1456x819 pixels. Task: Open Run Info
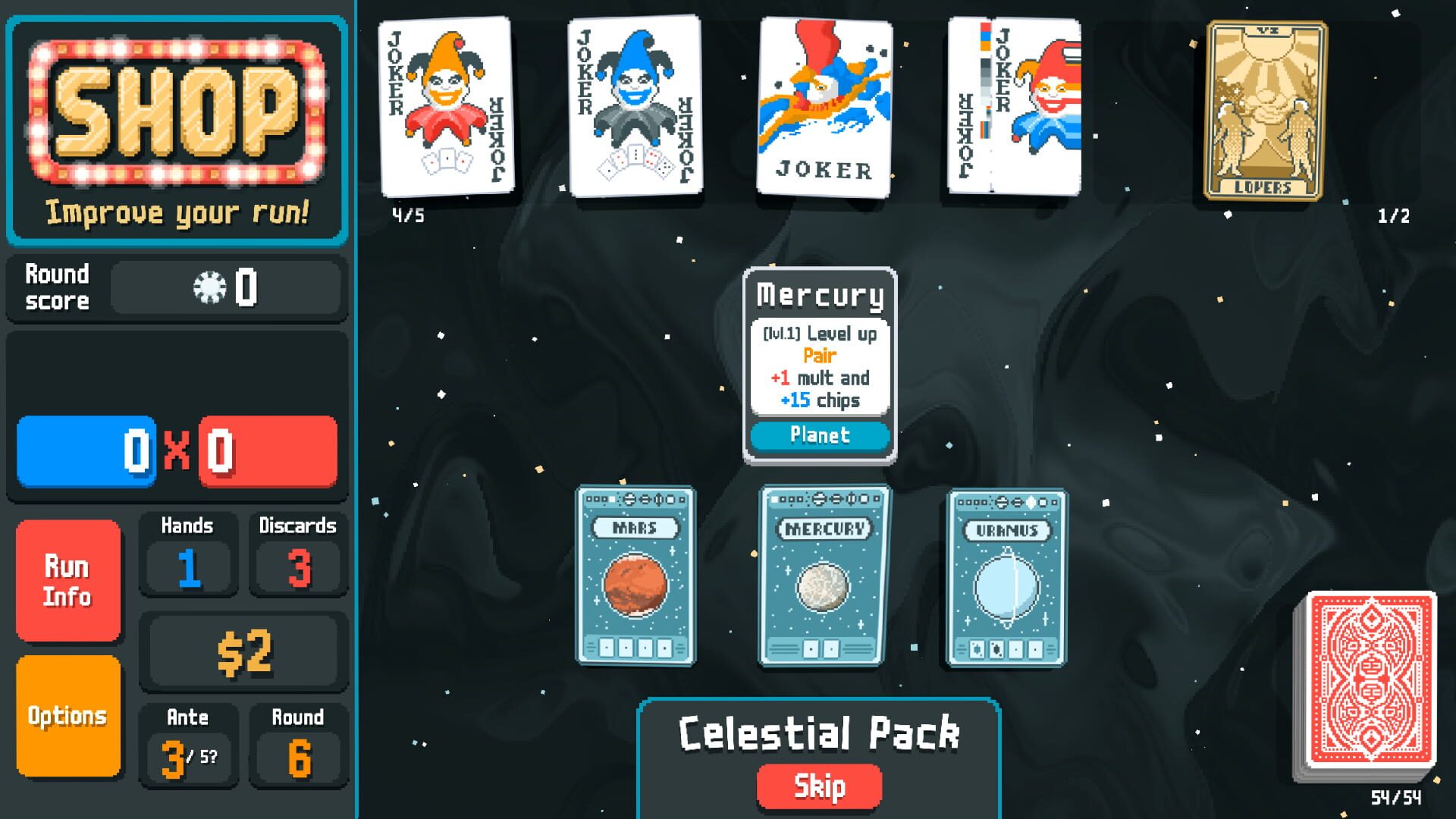[x=68, y=580]
